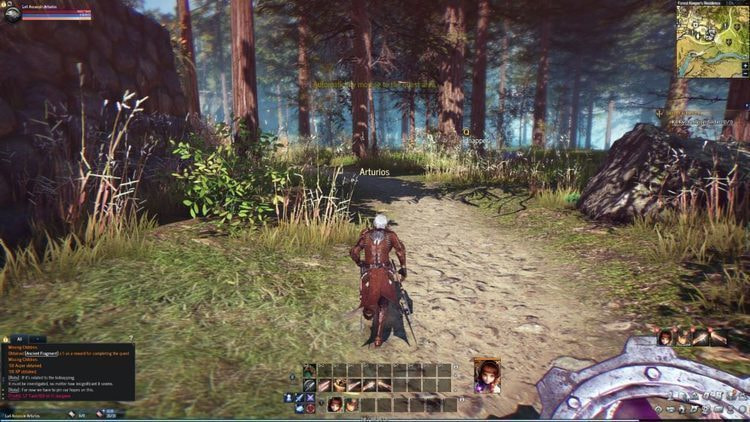Click the companion girl portrait
Screen dimensions: 750x422
click(x=487, y=373)
